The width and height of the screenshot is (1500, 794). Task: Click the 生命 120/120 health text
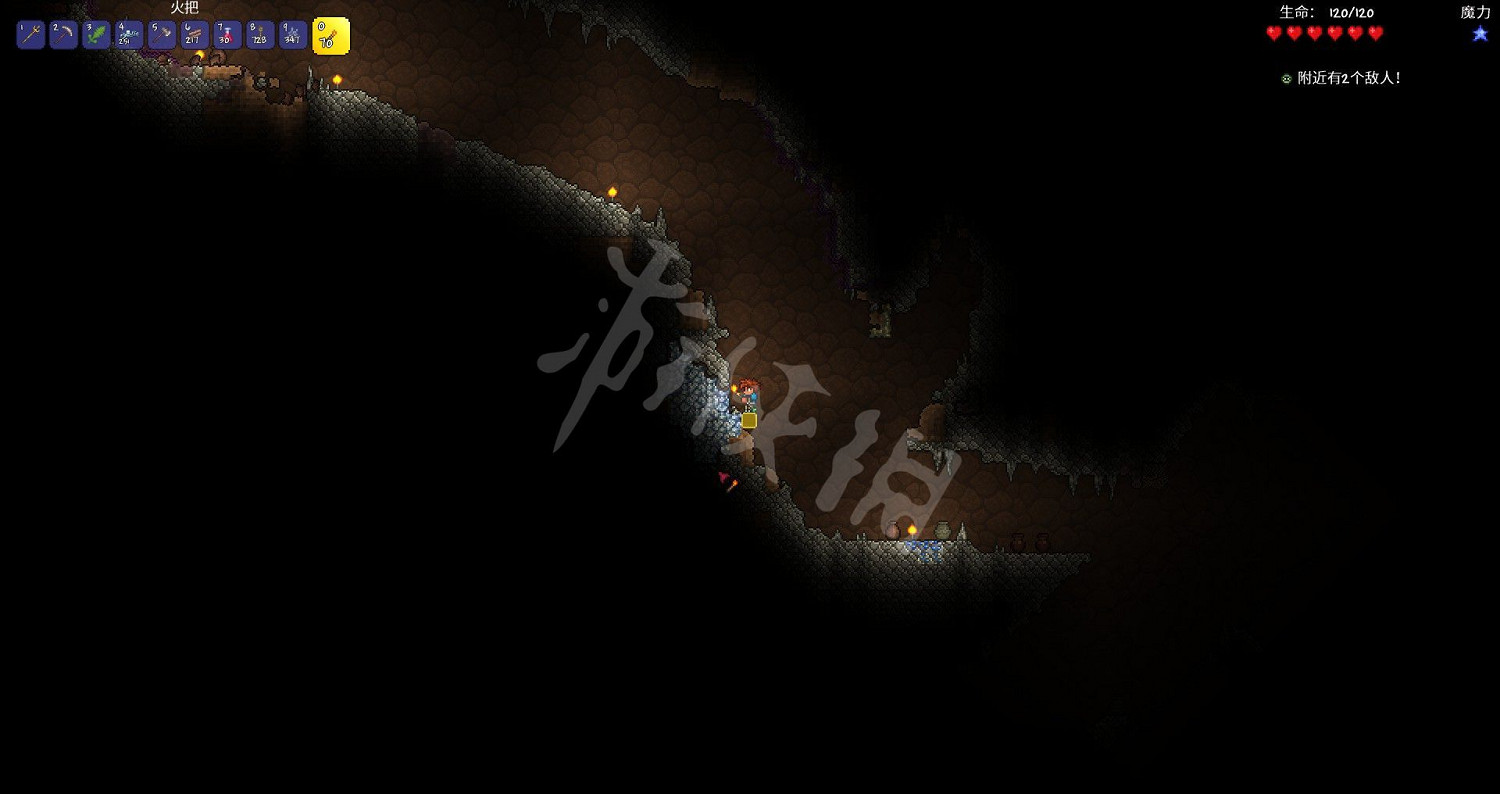(1325, 12)
